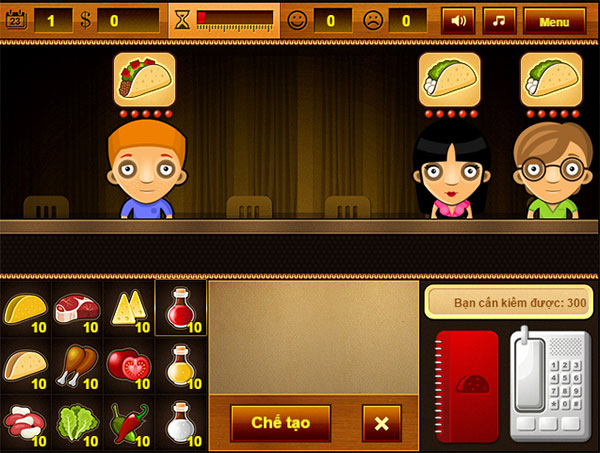Click the Chế tạo button

click(x=280, y=423)
